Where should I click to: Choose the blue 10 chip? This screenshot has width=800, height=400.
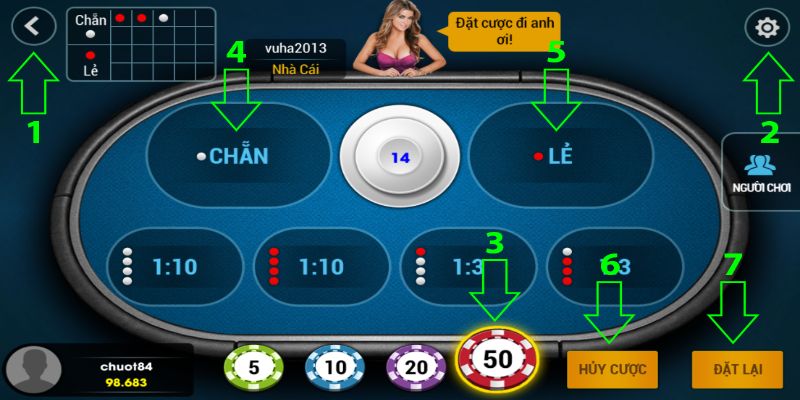[333, 367]
